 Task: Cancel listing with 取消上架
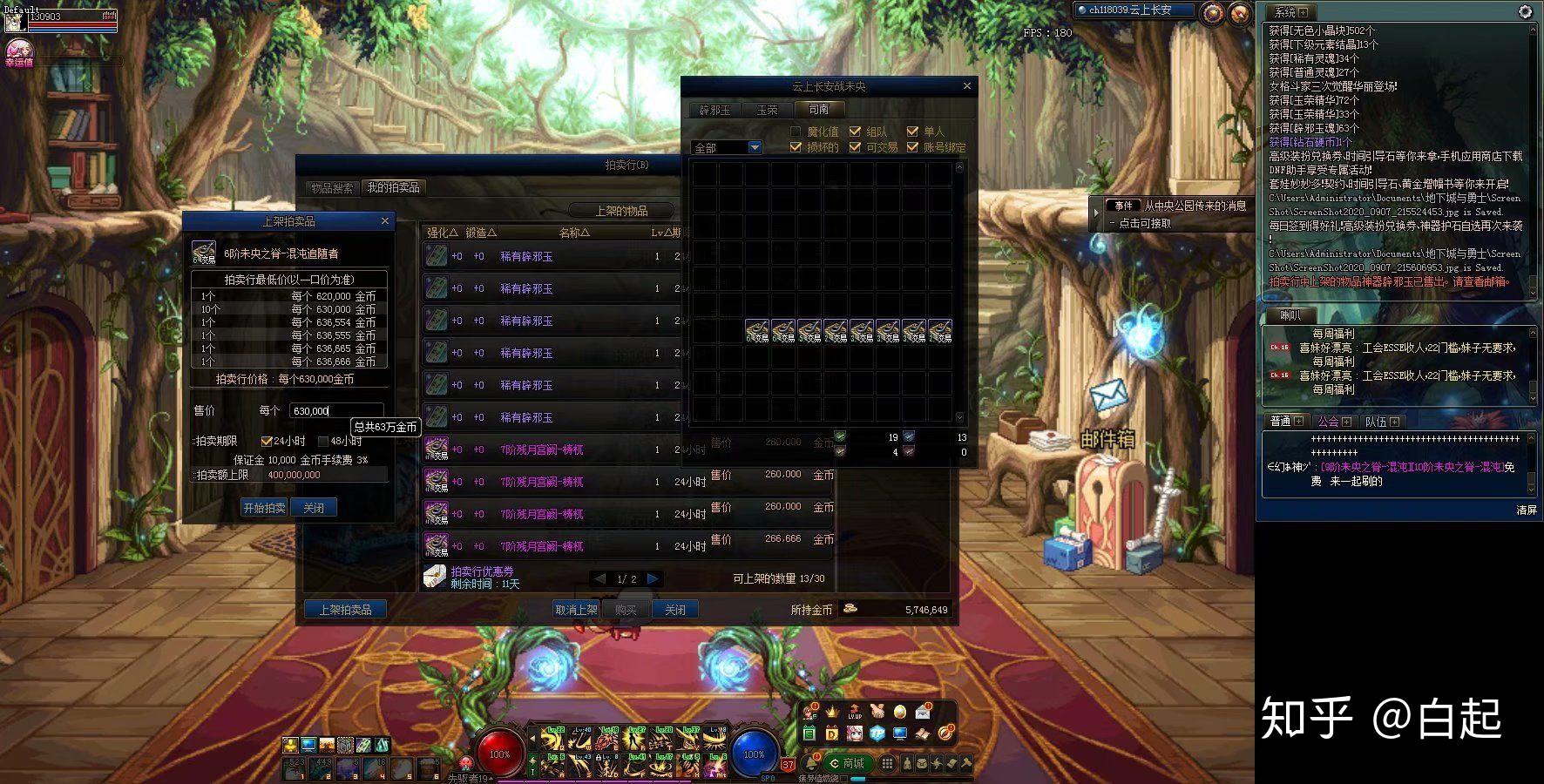(576, 610)
